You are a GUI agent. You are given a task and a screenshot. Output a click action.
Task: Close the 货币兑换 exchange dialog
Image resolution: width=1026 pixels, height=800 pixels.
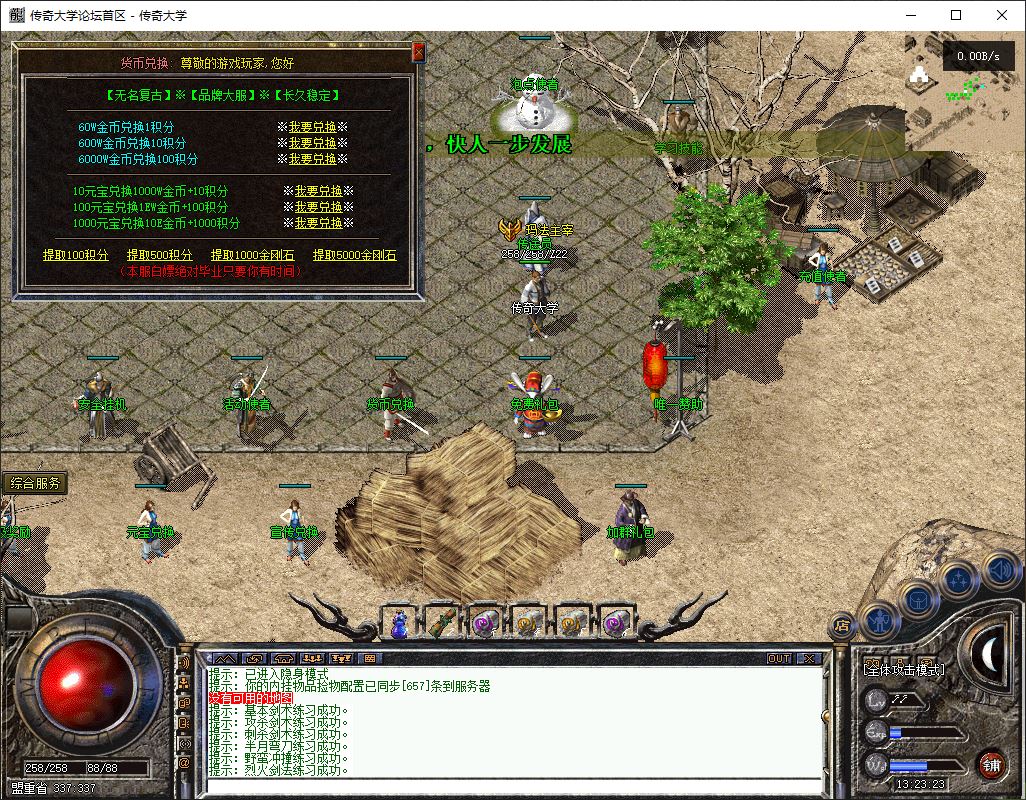click(x=418, y=52)
